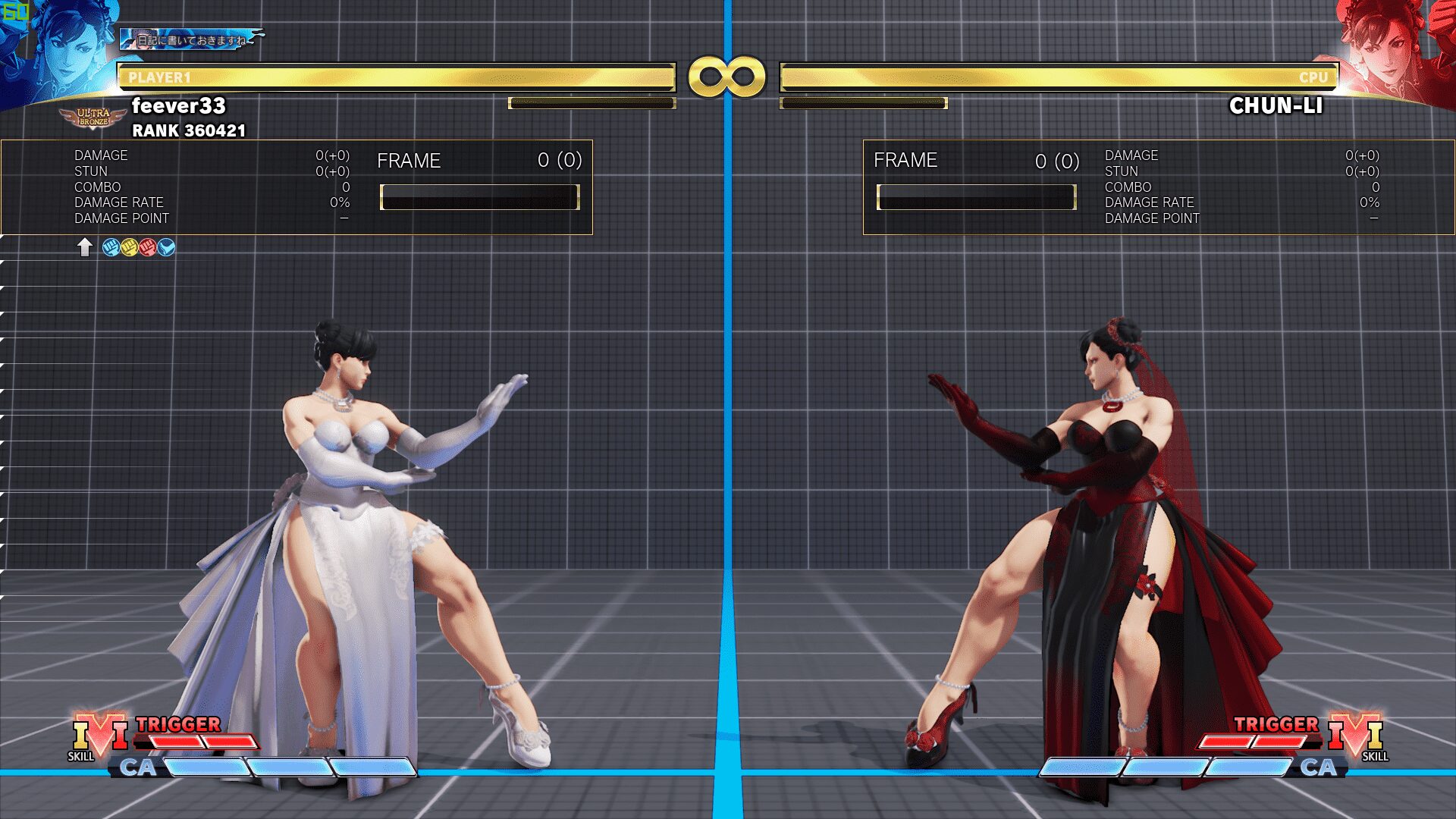Click Player 1's V-Skill I emblem
The height and width of the screenshot is (819, 1456).
99,734
